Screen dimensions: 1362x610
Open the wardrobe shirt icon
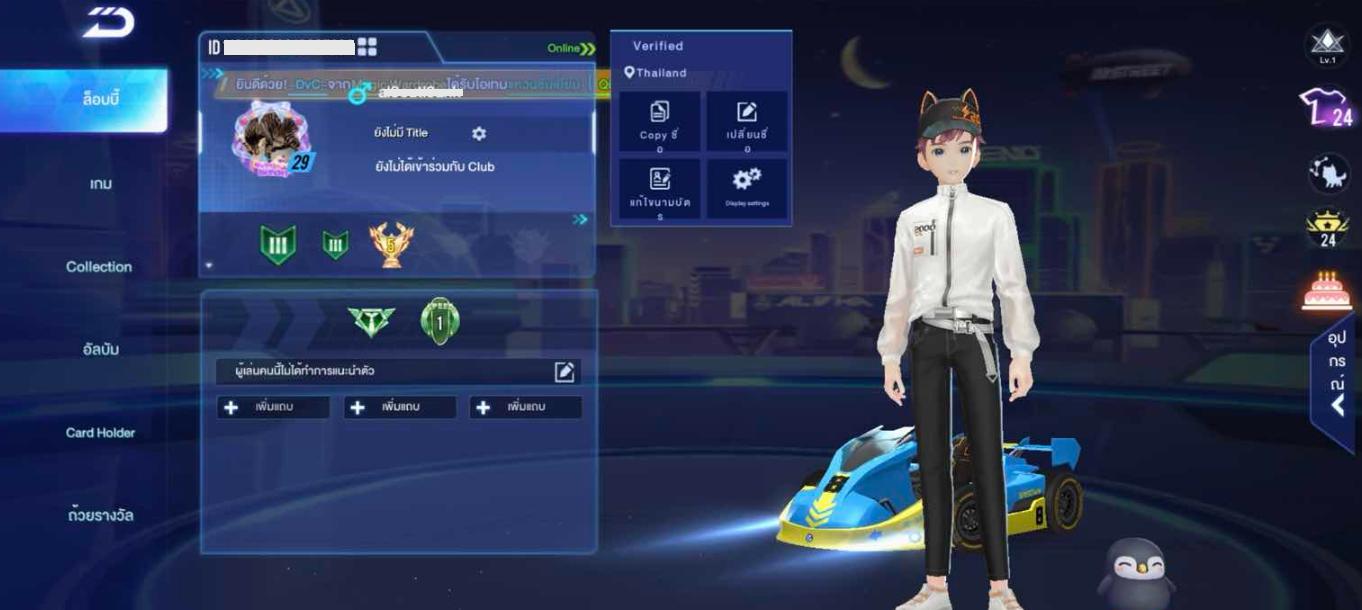1326,107
